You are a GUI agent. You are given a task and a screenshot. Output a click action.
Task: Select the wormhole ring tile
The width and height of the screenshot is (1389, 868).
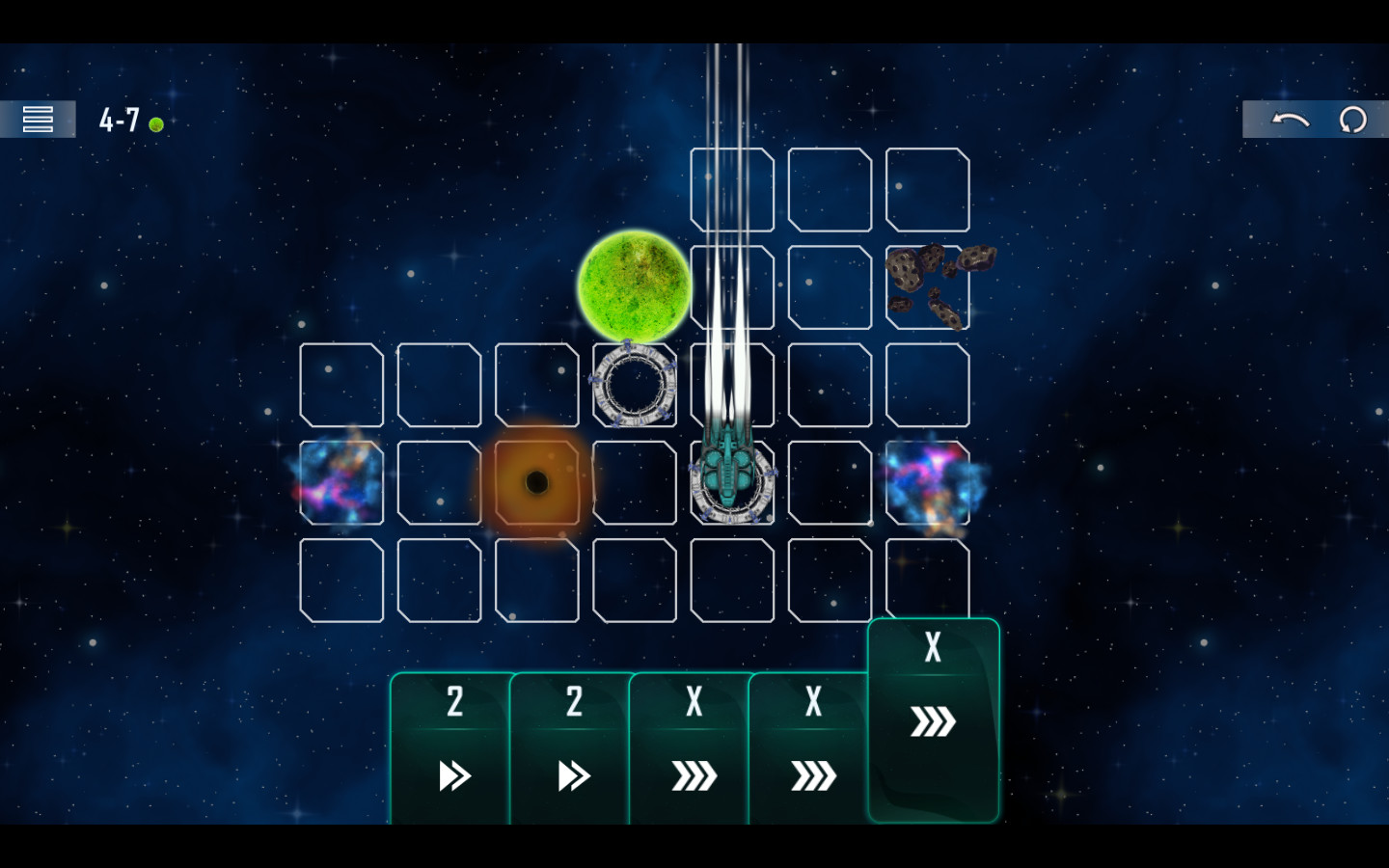[x=635, y=386]
